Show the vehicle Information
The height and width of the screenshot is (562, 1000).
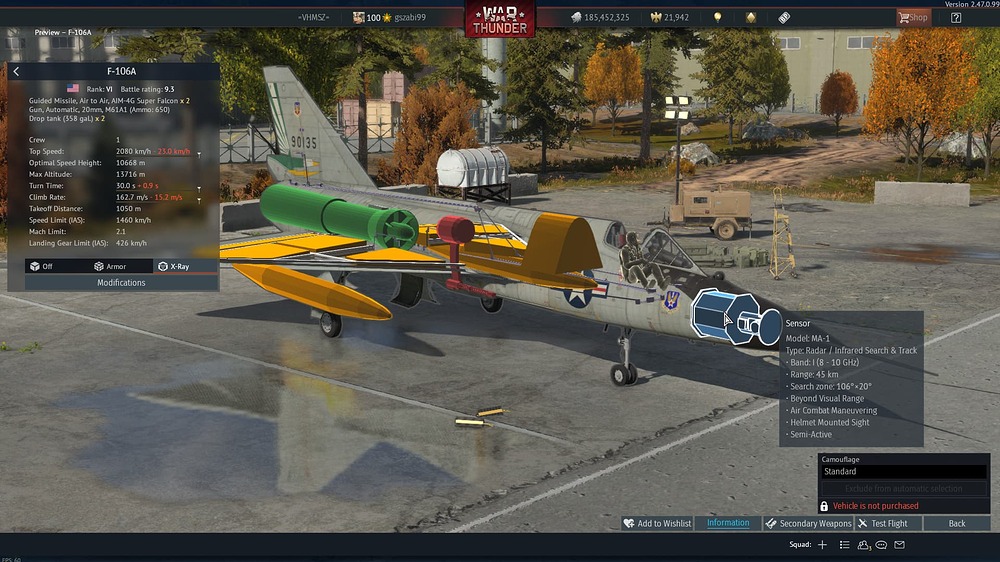point(728,523)
